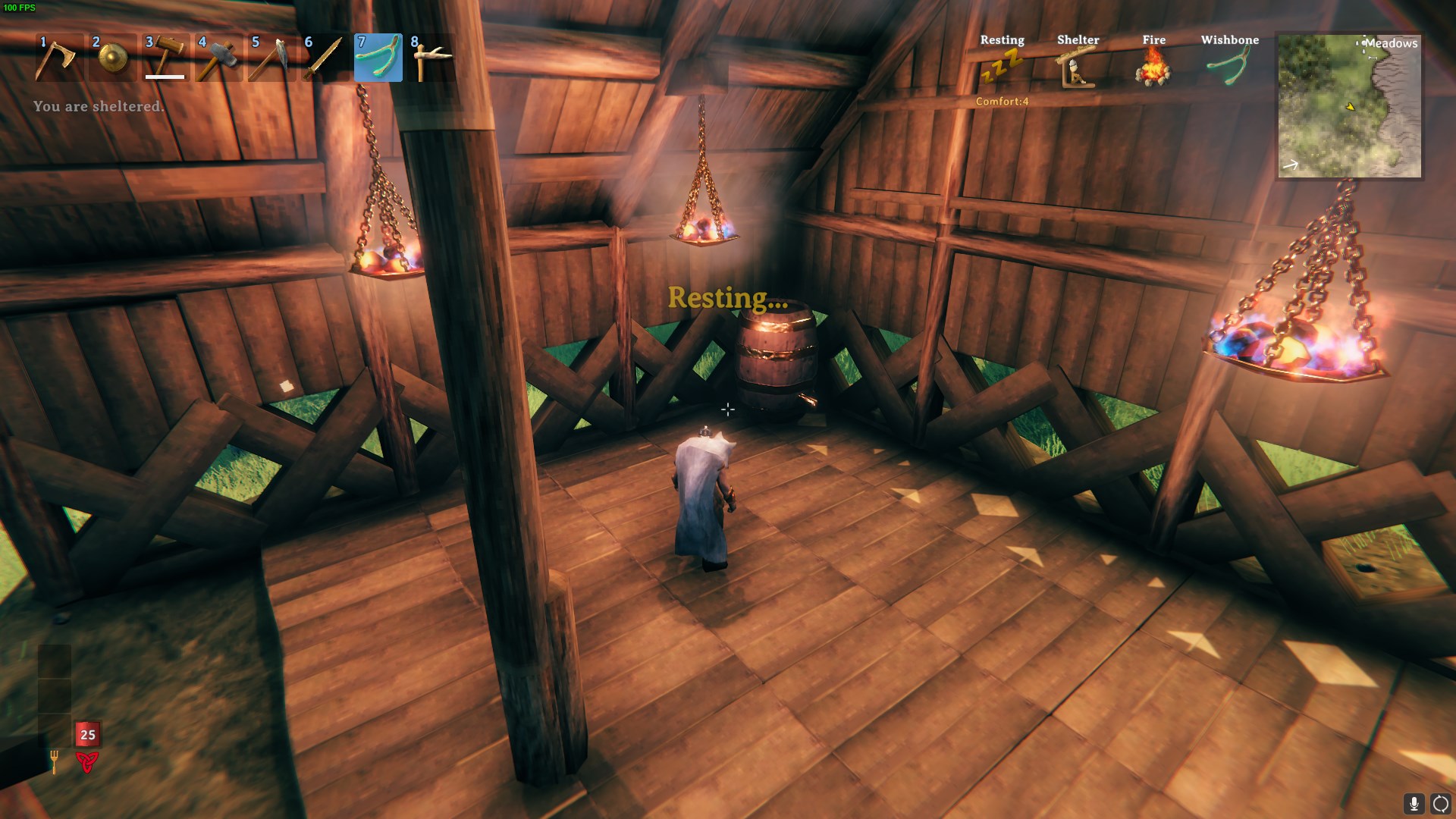Equip the round bronze shield
The image size is (1456, 819).
click(x=112, y=58)
